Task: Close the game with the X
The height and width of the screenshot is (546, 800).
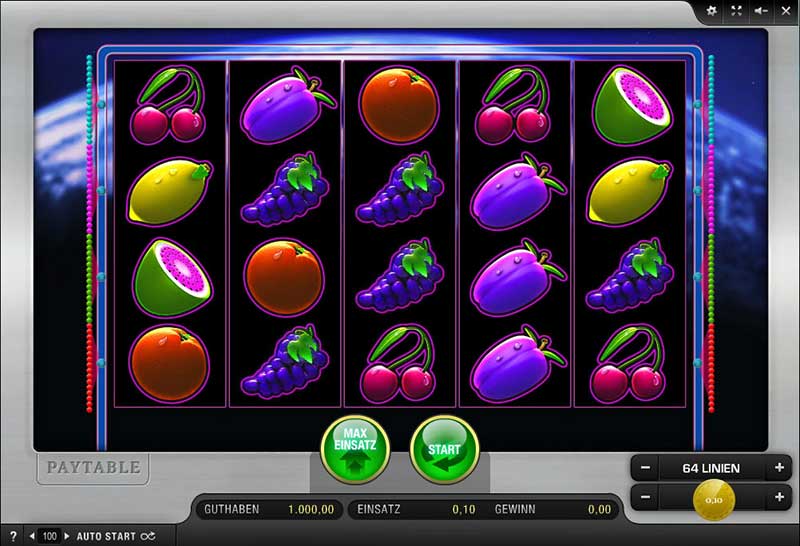Action: pyautogui.click(x=785, y=10)
